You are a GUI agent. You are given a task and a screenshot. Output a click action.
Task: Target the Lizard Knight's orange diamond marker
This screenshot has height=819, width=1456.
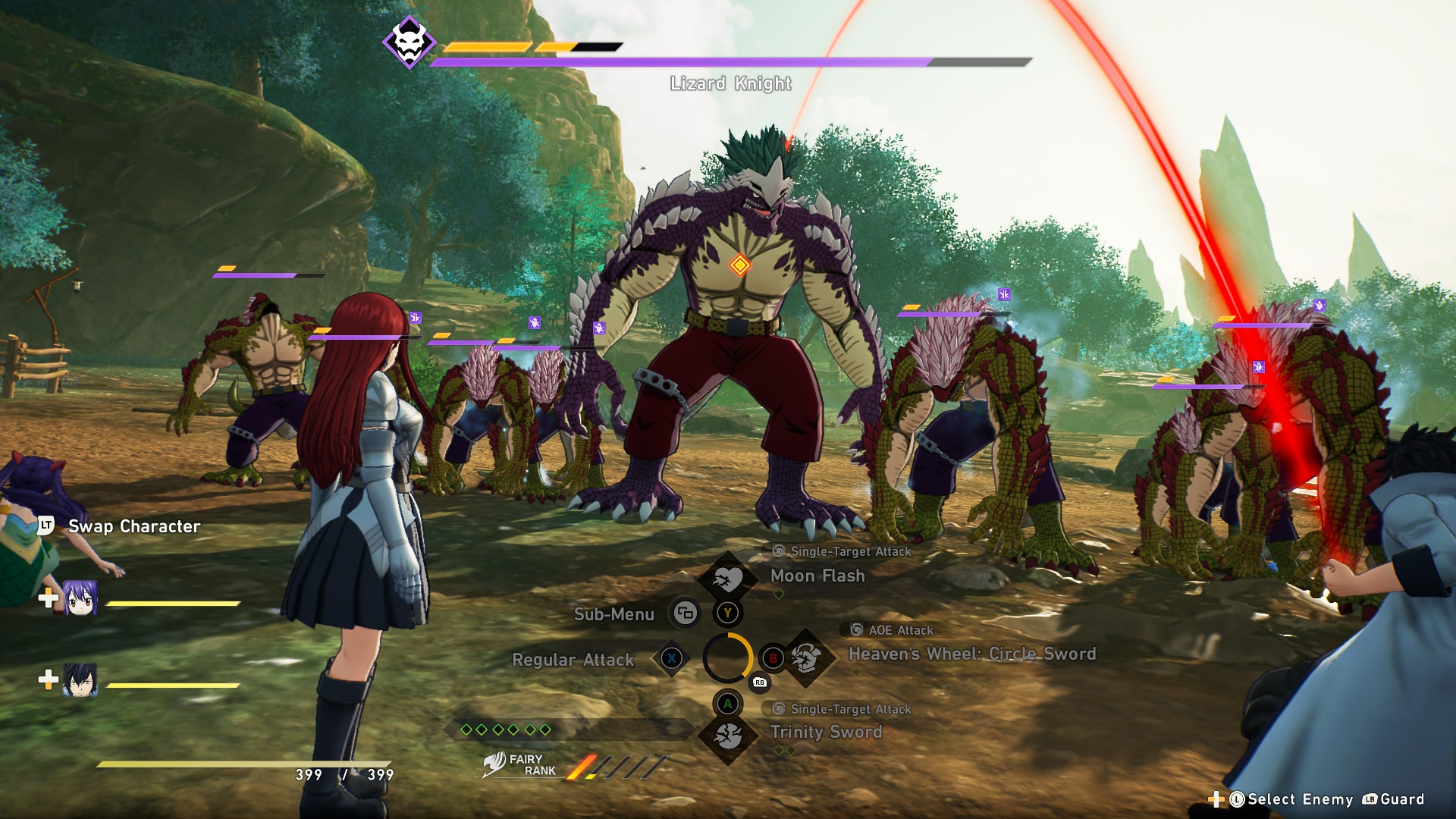point(739,265)
